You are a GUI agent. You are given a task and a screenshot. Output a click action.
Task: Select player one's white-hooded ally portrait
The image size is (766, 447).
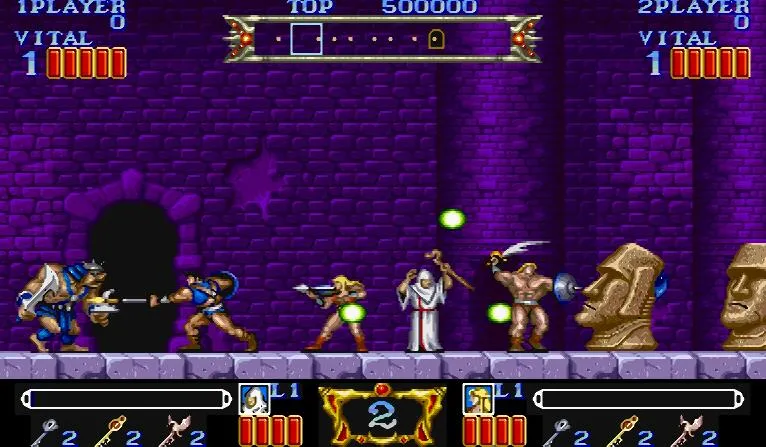coord(254,399)
